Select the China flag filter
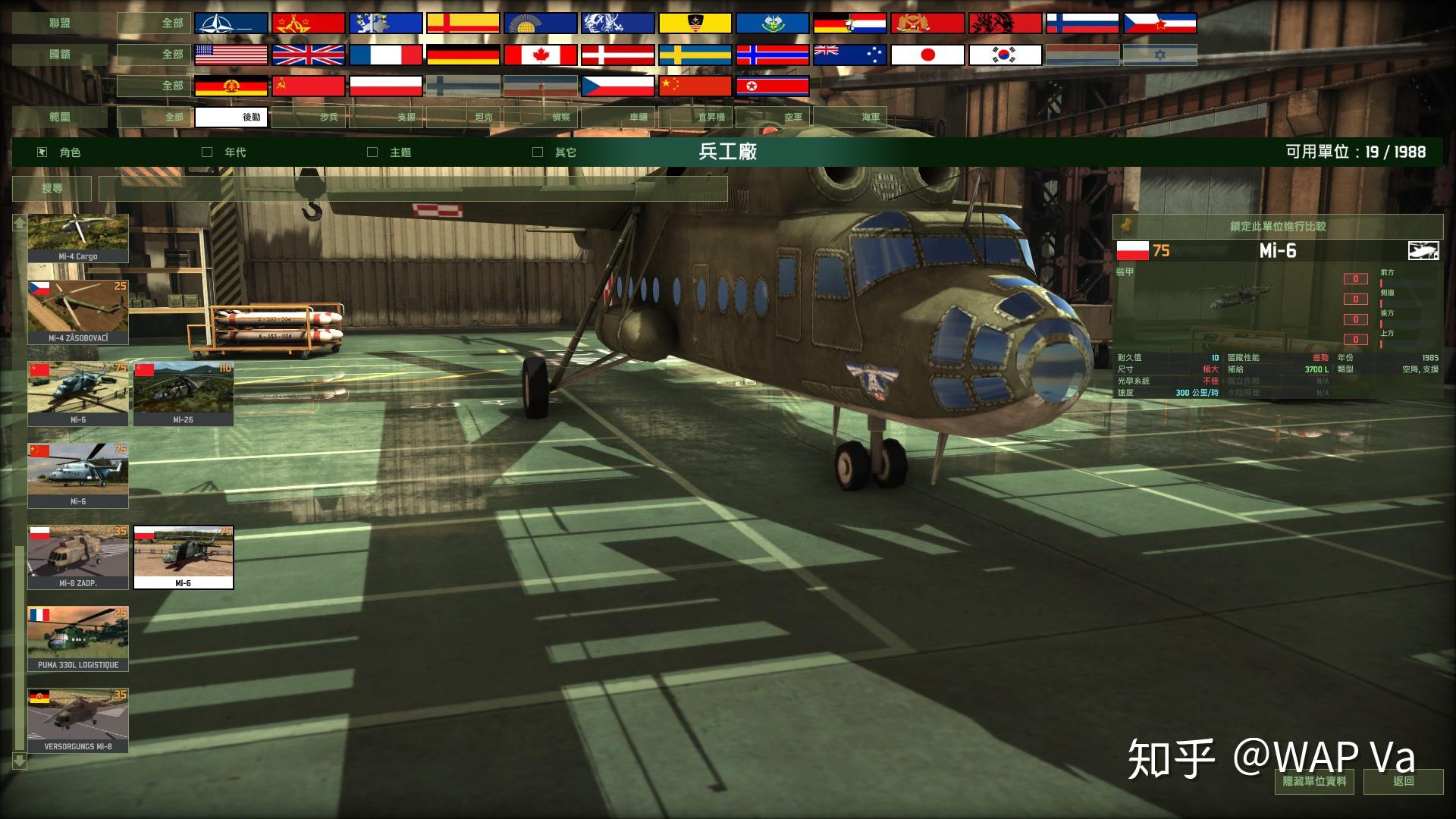This screenshot has width=1456, height=819. click(x=695, y=86)
